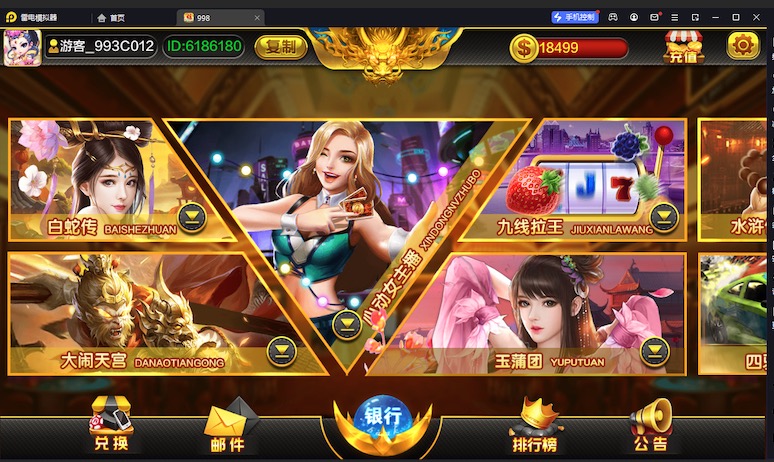
Task: Open the 兑换 exchange menu
Action: tap(111, 425)
